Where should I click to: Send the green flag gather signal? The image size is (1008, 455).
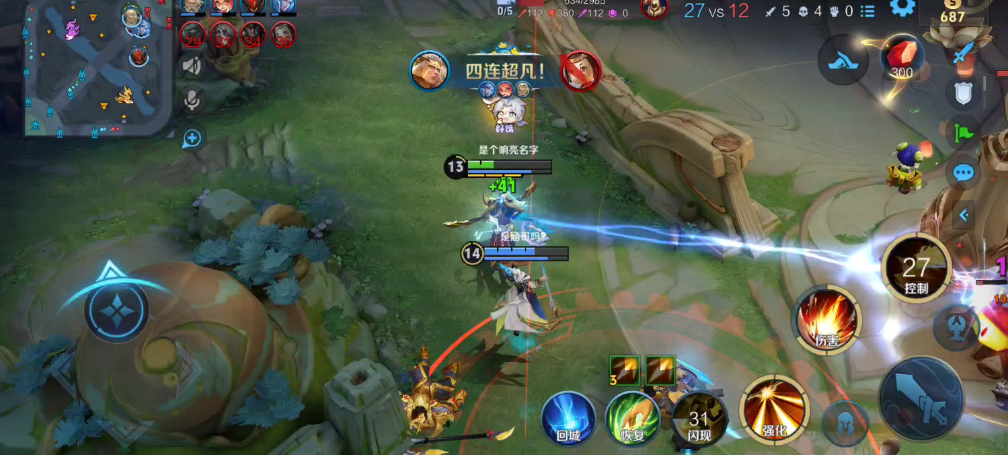(963, 131)
